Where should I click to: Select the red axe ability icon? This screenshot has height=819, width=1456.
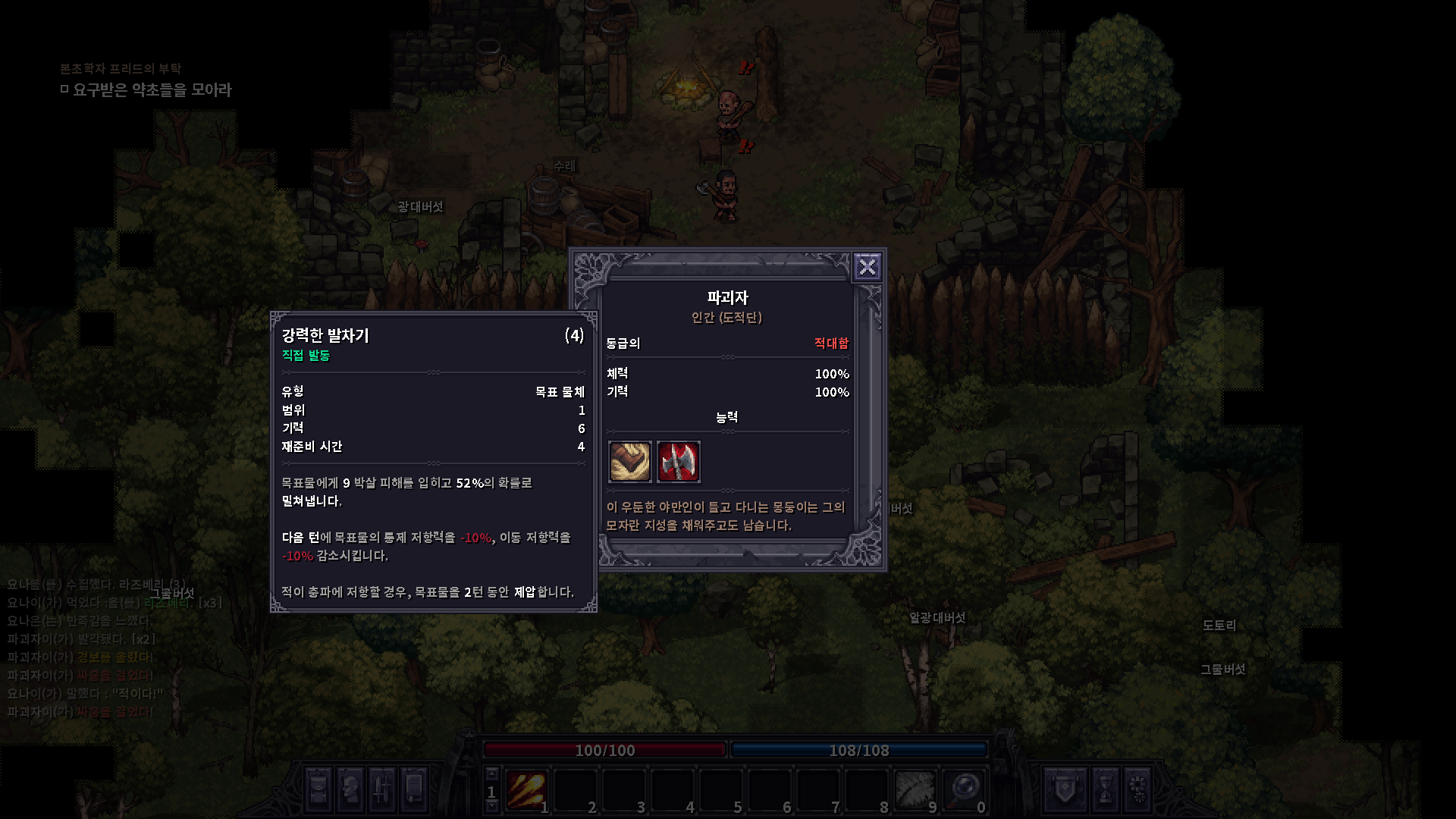coord(678,461)
